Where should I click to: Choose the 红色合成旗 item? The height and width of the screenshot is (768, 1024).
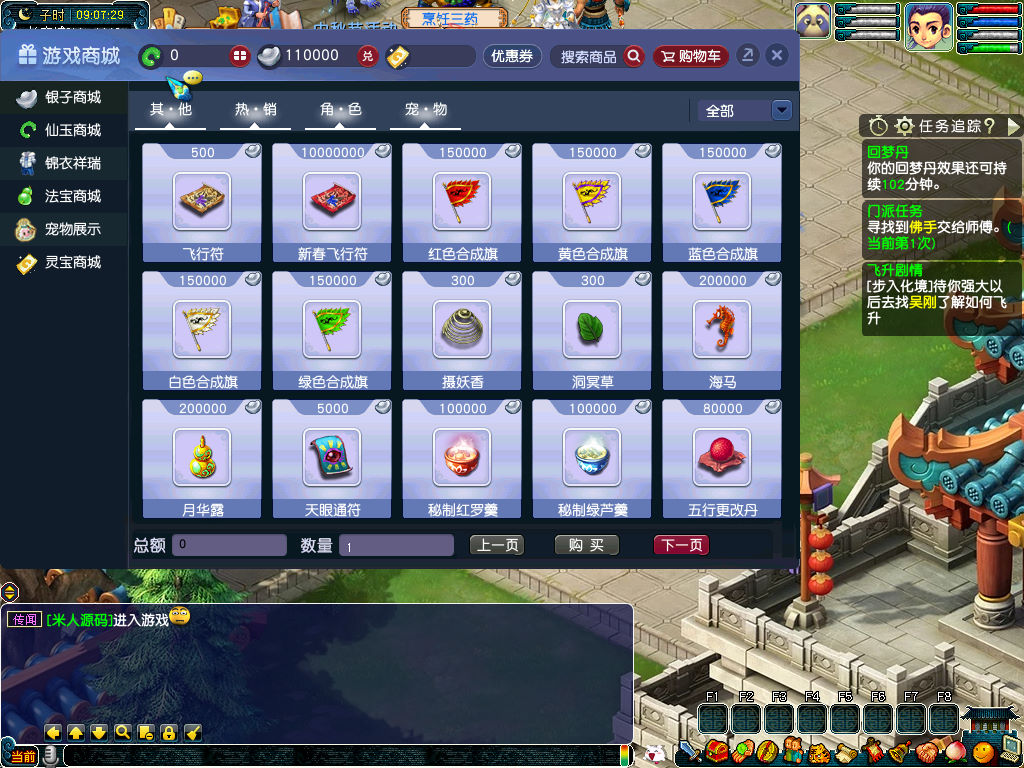462,202
